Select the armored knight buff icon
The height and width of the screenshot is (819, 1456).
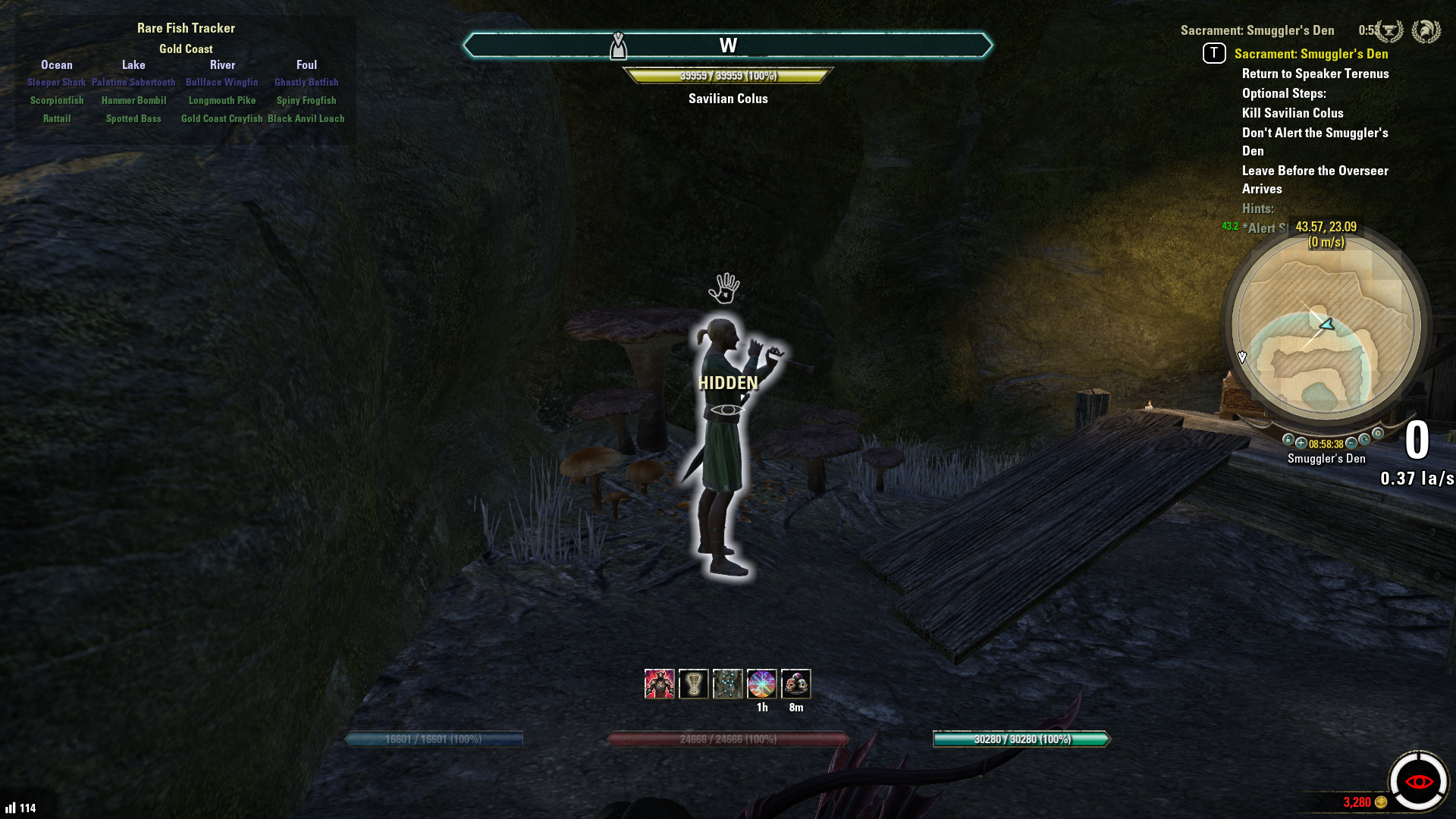(659, 684)
